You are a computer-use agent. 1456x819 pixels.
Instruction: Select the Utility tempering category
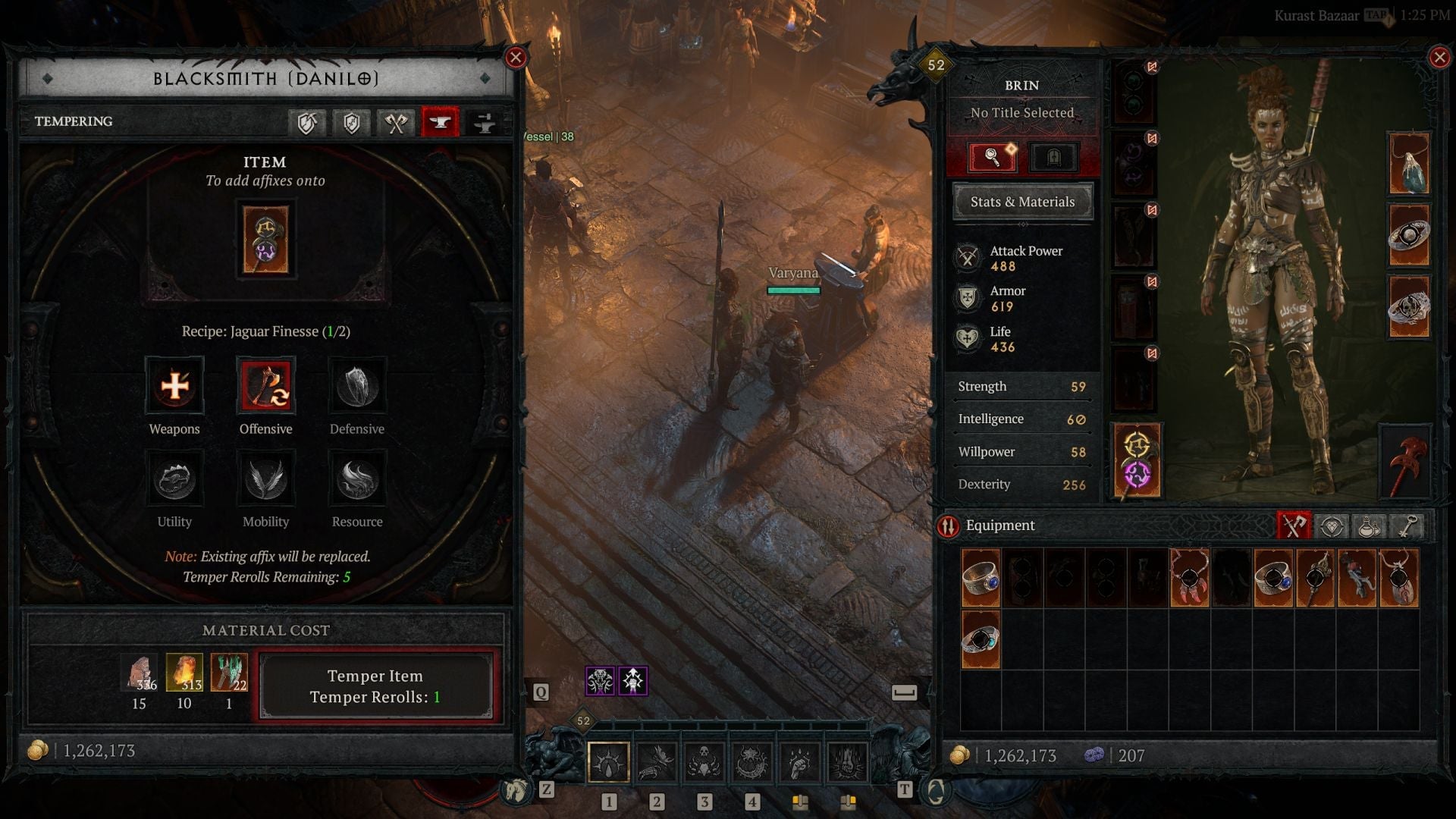tap(174, 479)
